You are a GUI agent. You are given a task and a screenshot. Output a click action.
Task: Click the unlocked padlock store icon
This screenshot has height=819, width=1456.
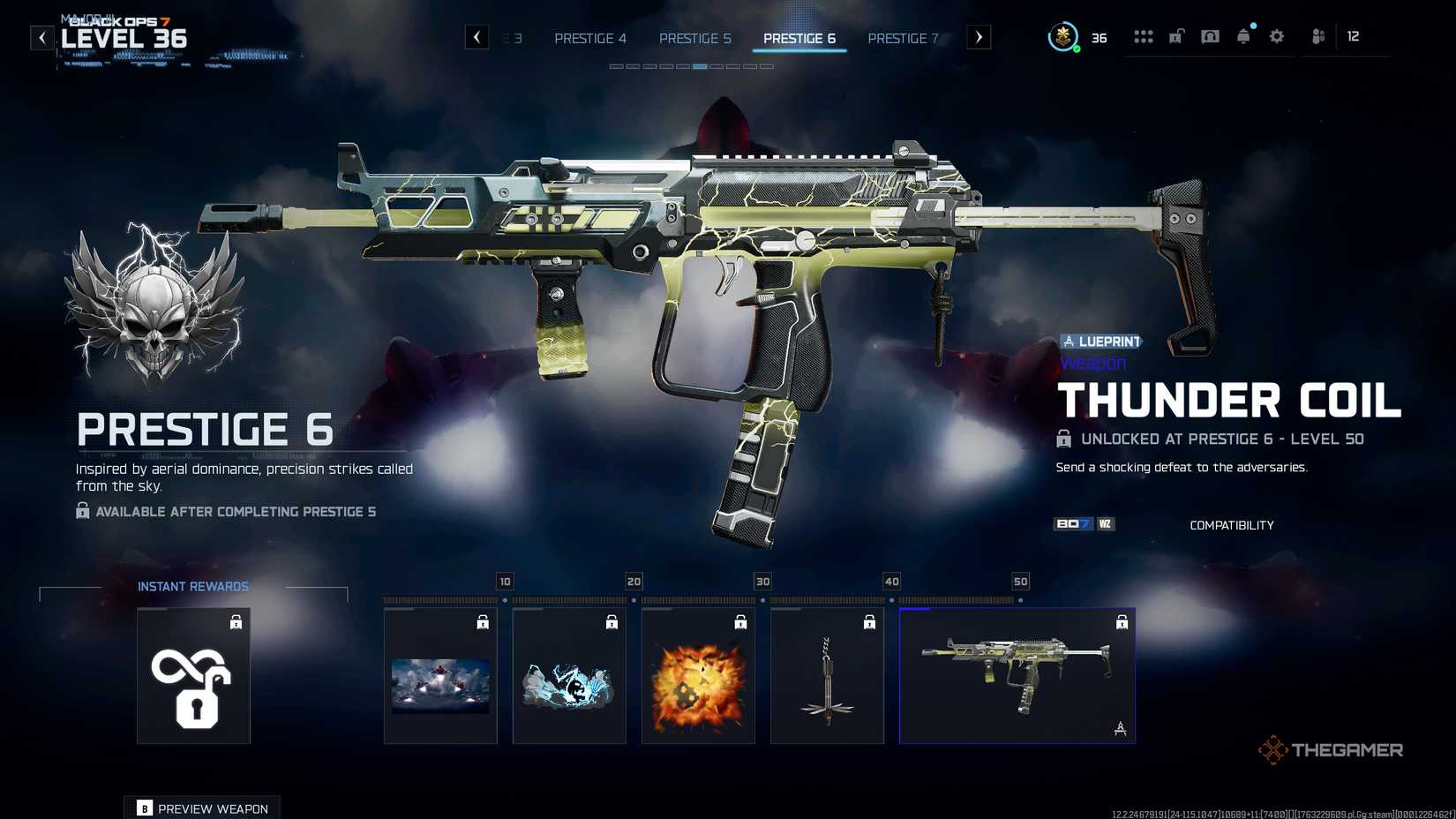(x=1176, y=36)
